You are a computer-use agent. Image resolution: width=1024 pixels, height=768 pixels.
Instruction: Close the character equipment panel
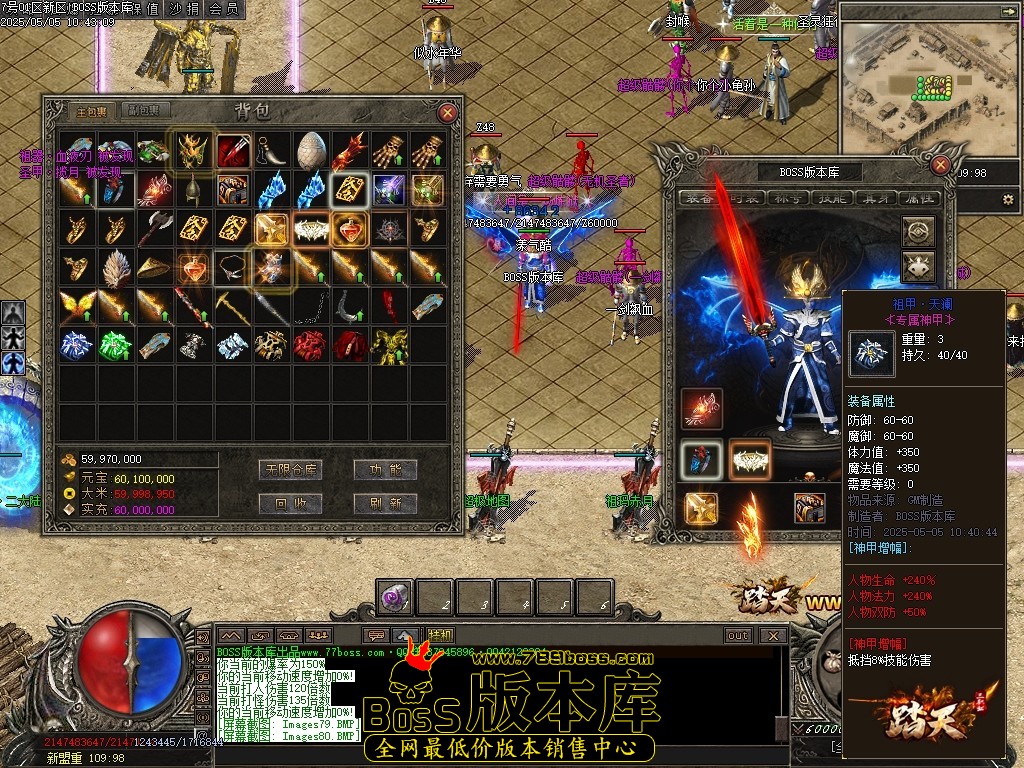point(940,165)
